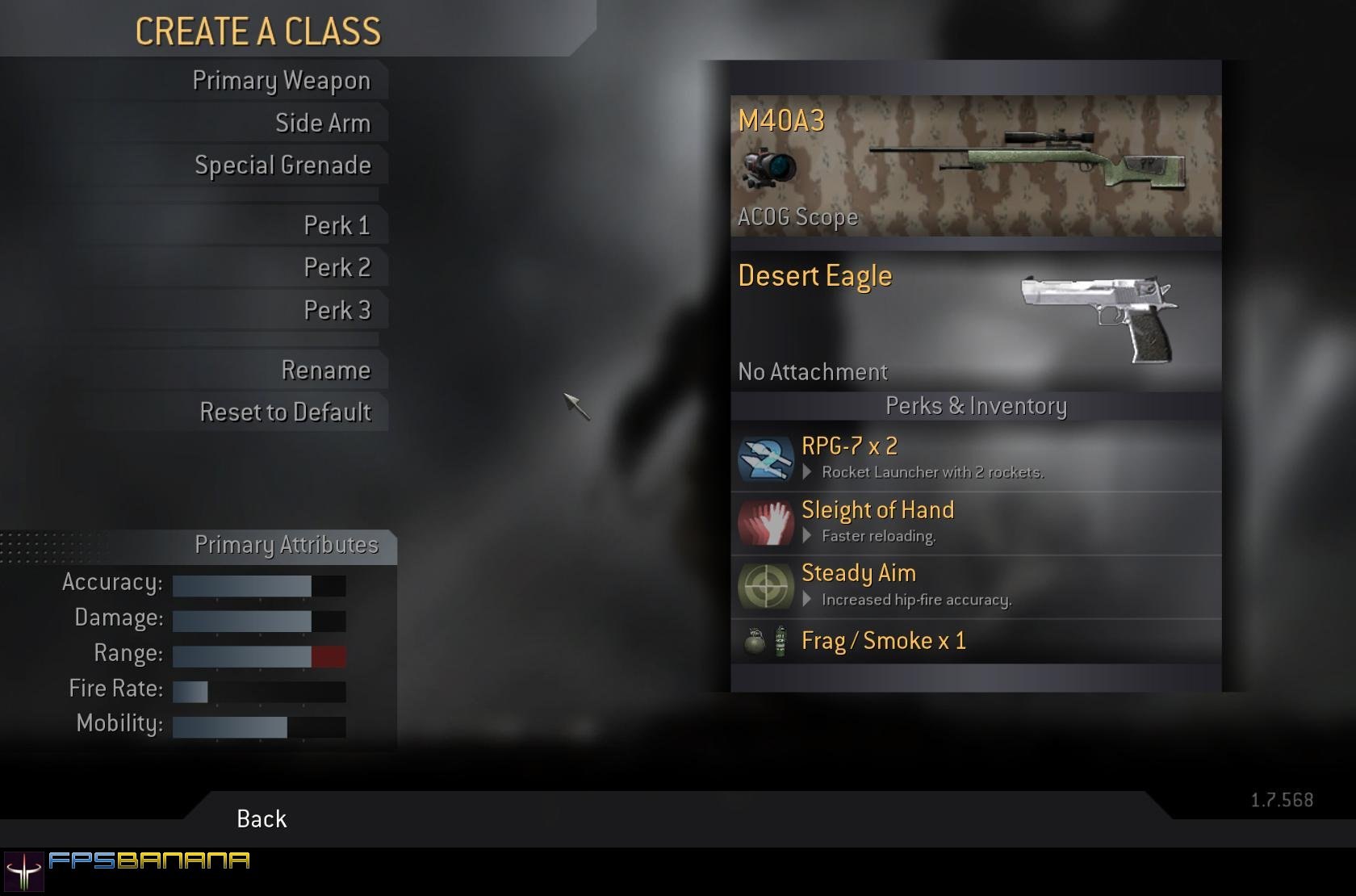Click the Sleight of Hand perk row
Image resolution: width=1356 pixels, height=896 pixels.
click(975, 522)
